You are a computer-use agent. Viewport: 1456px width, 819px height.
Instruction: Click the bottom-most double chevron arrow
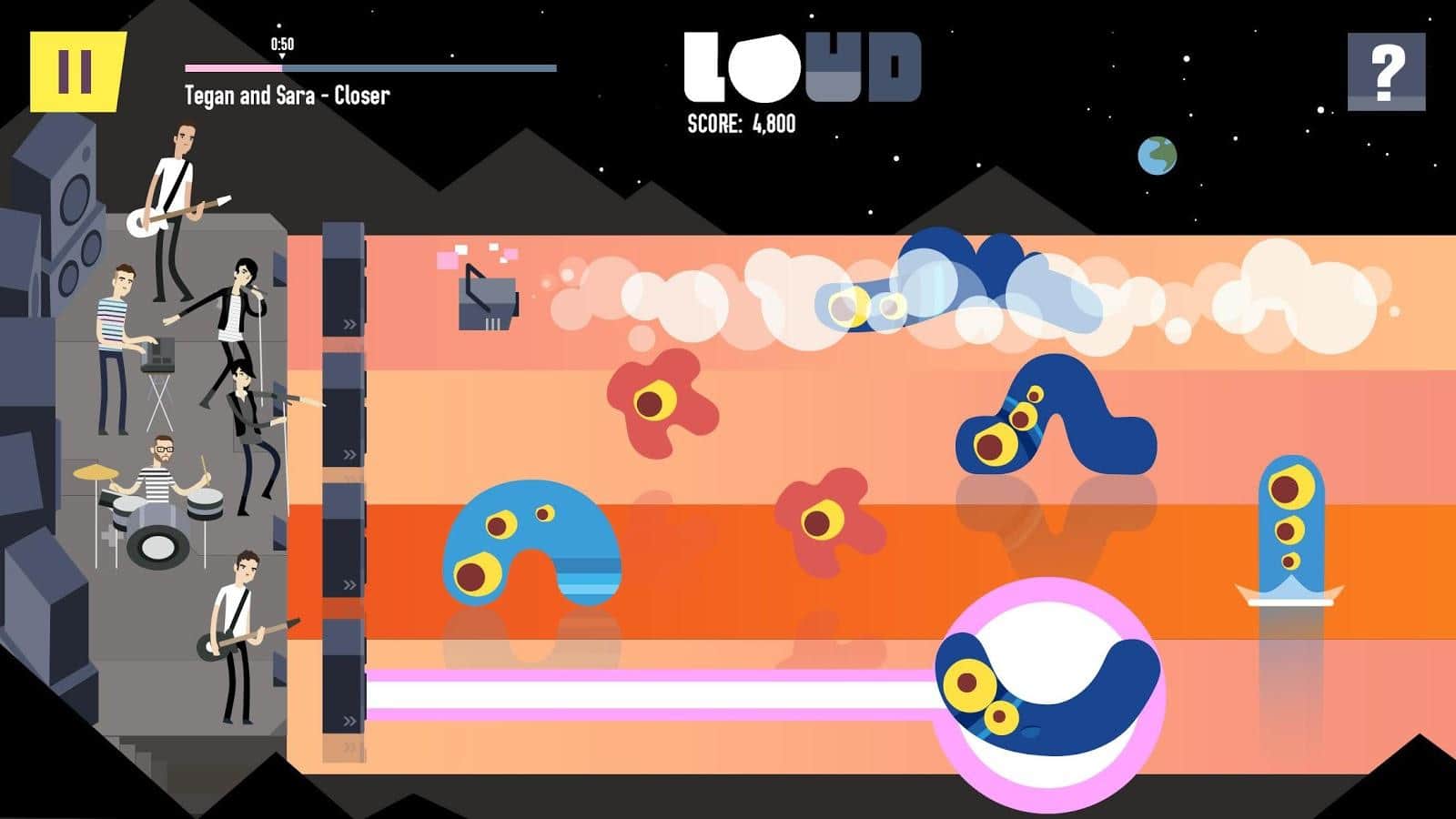[347, 746]
